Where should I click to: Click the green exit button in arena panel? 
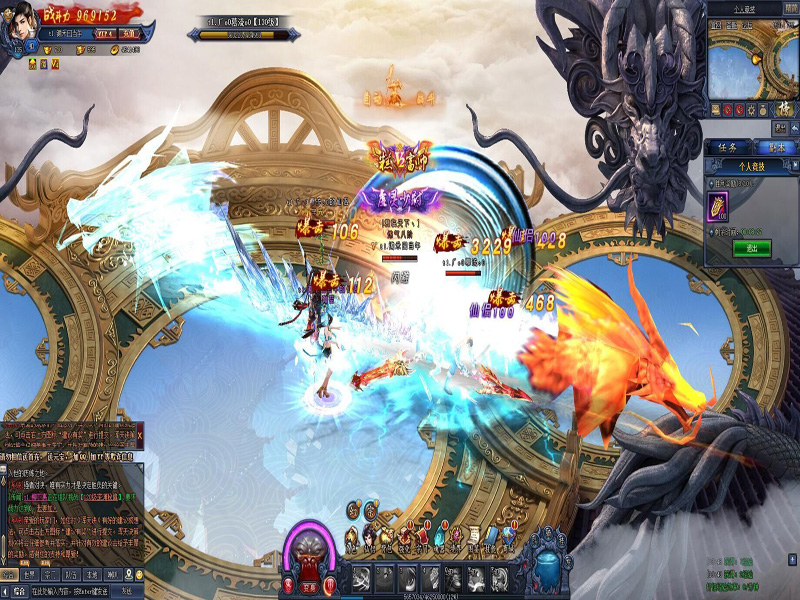pyautogui.click(x=752, y=248)
